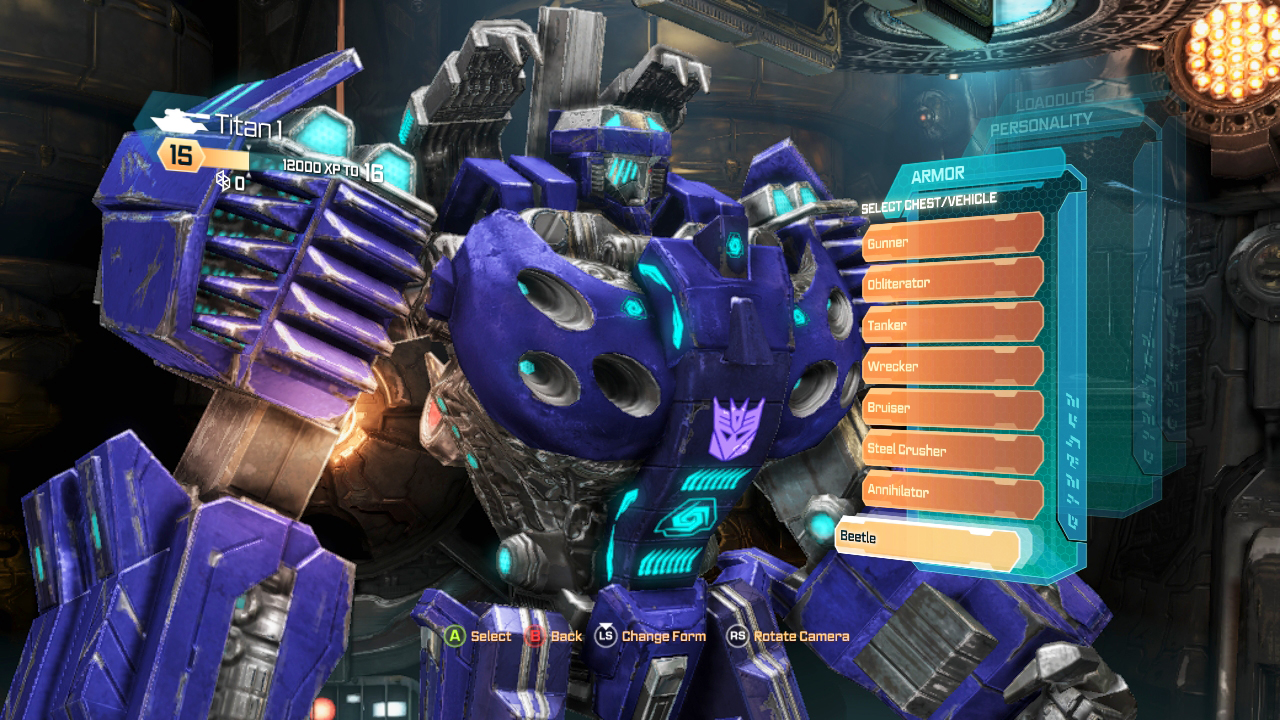Pick the Annihilator chest option
This screenshot has height=720, width=1280.
(952, 492)
